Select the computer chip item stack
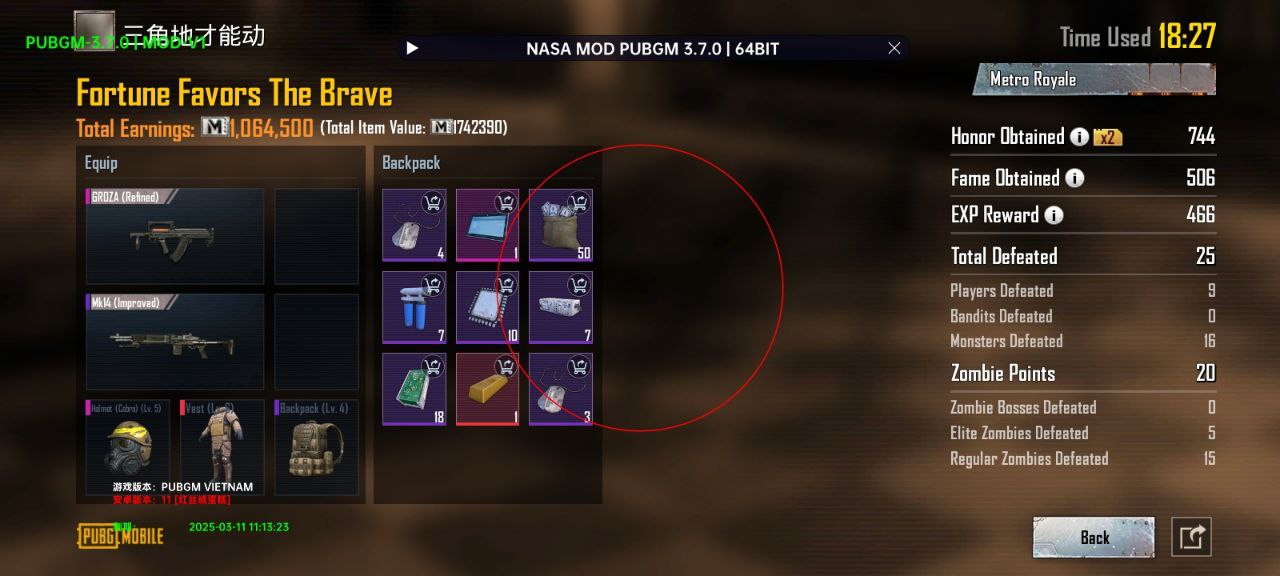The width and height of the screenshot is (1280, 576). [x=487, y=307]
